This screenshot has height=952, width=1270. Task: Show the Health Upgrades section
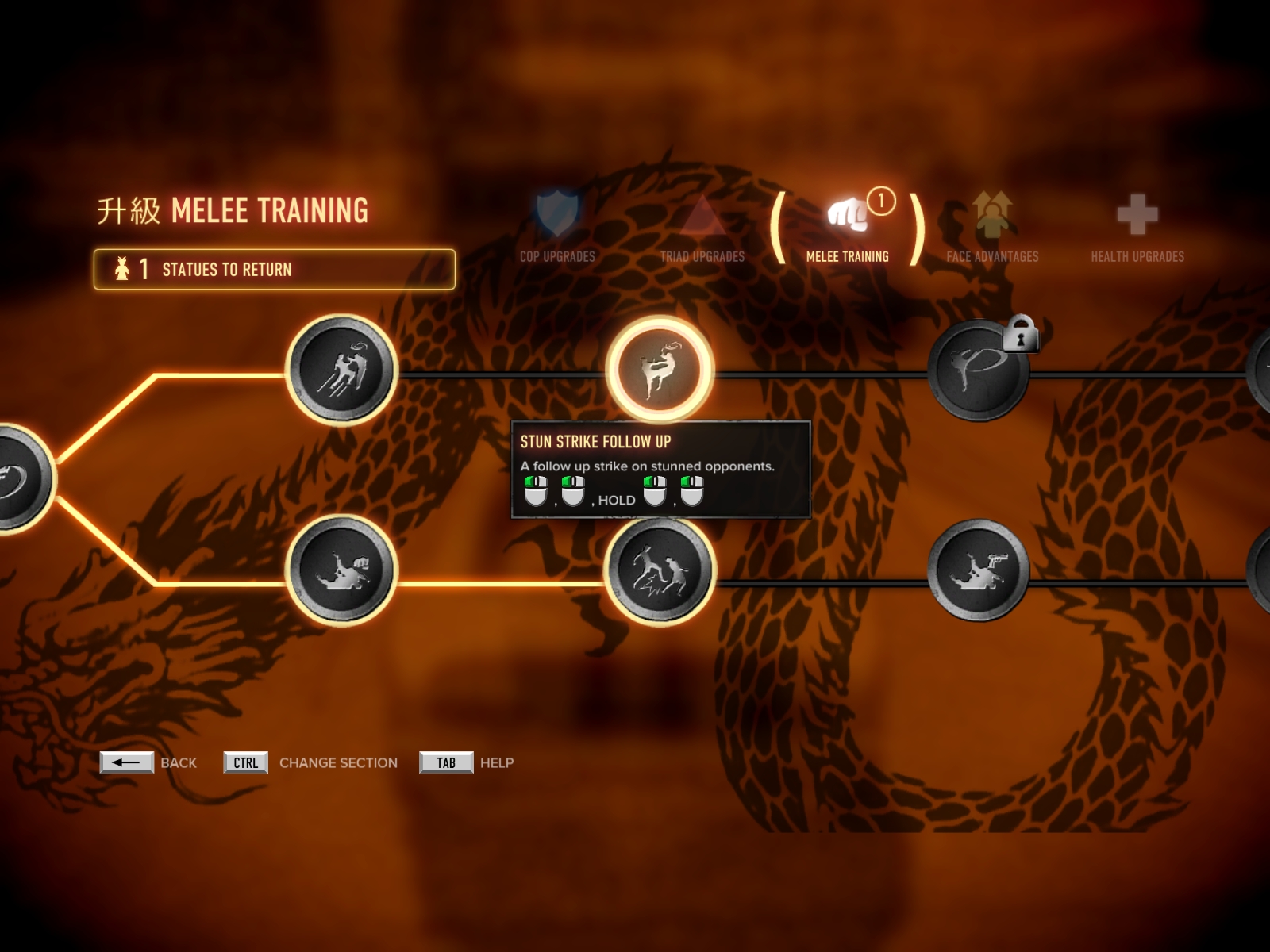(1137, 227)
